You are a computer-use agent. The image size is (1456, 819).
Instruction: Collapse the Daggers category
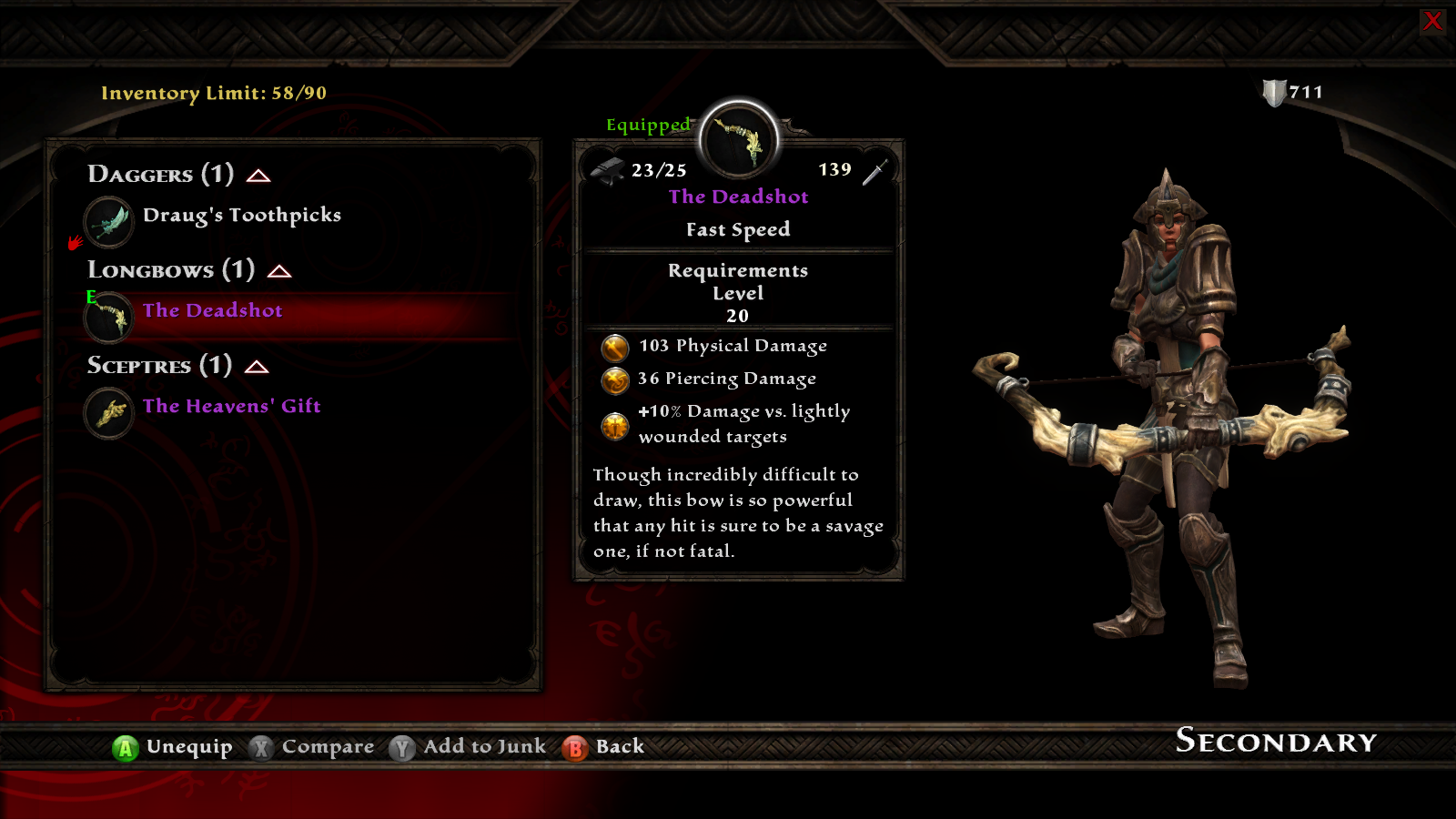pos(258,176)
